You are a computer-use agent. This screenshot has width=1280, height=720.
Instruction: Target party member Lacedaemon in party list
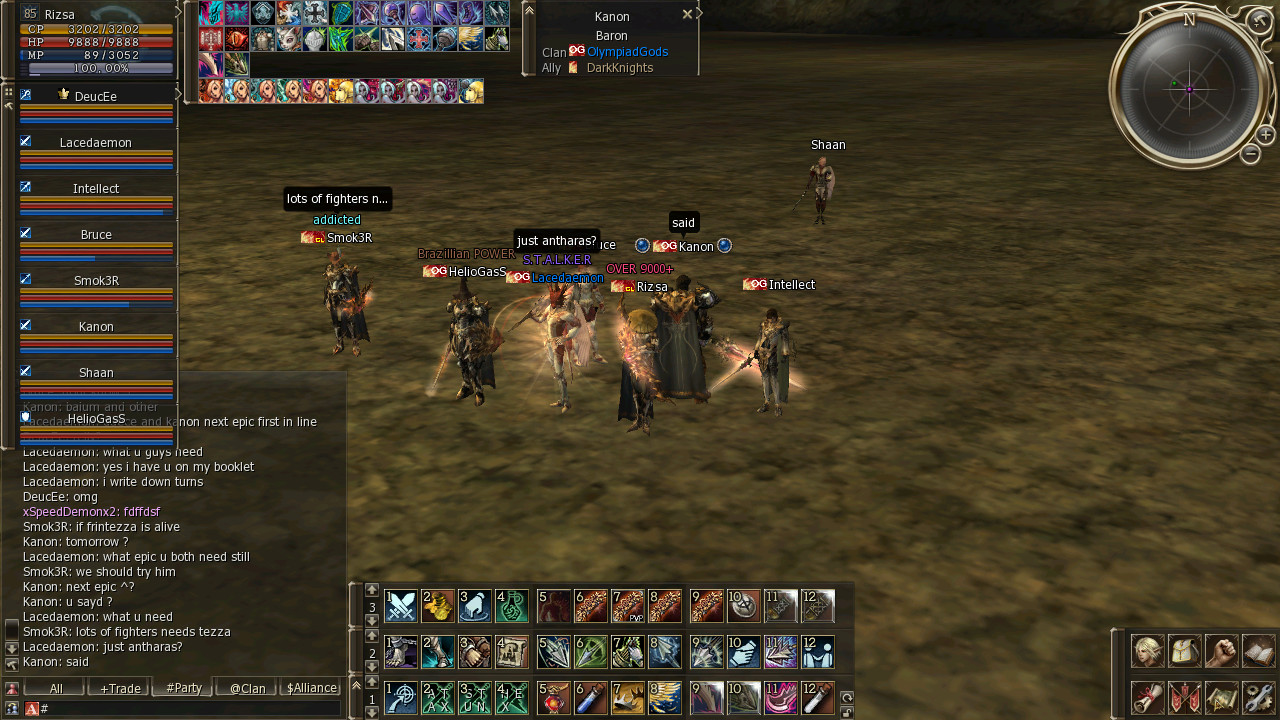[x=96, y=143]
